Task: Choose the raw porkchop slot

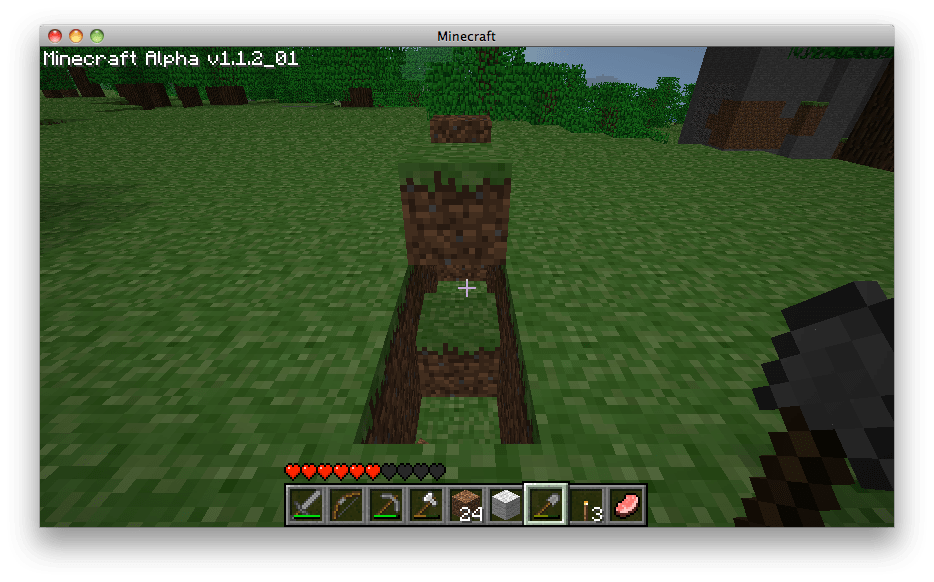Action: (626, 504)
